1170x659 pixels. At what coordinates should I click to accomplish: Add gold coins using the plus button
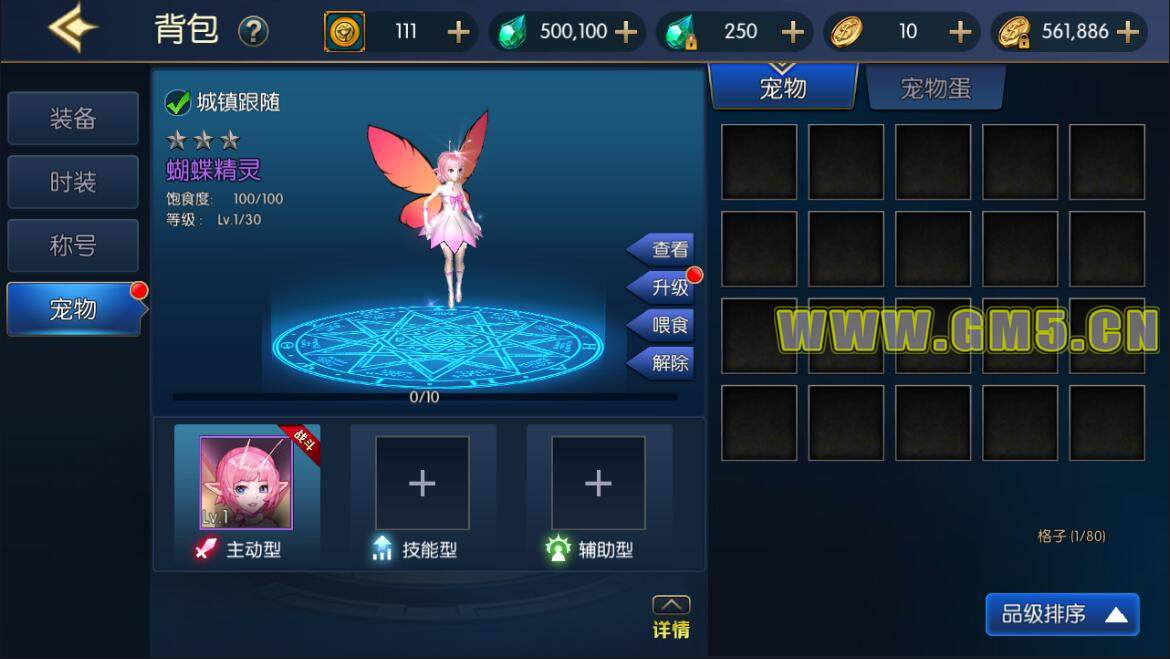[x=960, y=32]
